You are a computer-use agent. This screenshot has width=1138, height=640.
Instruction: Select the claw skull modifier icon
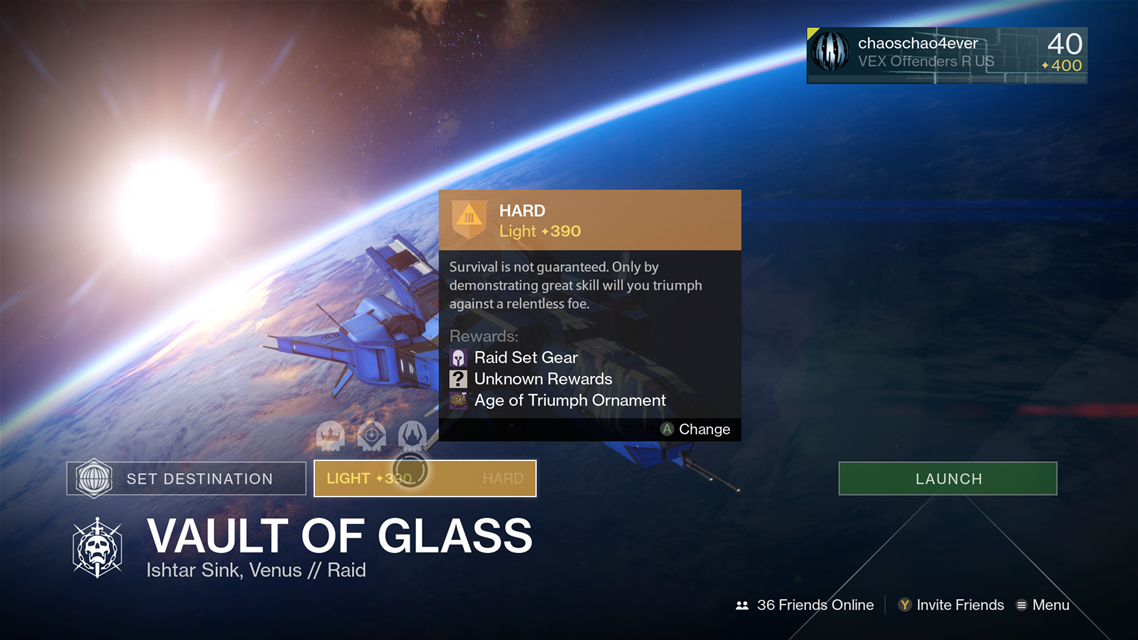pyautogui.click(x=412, y=435)
